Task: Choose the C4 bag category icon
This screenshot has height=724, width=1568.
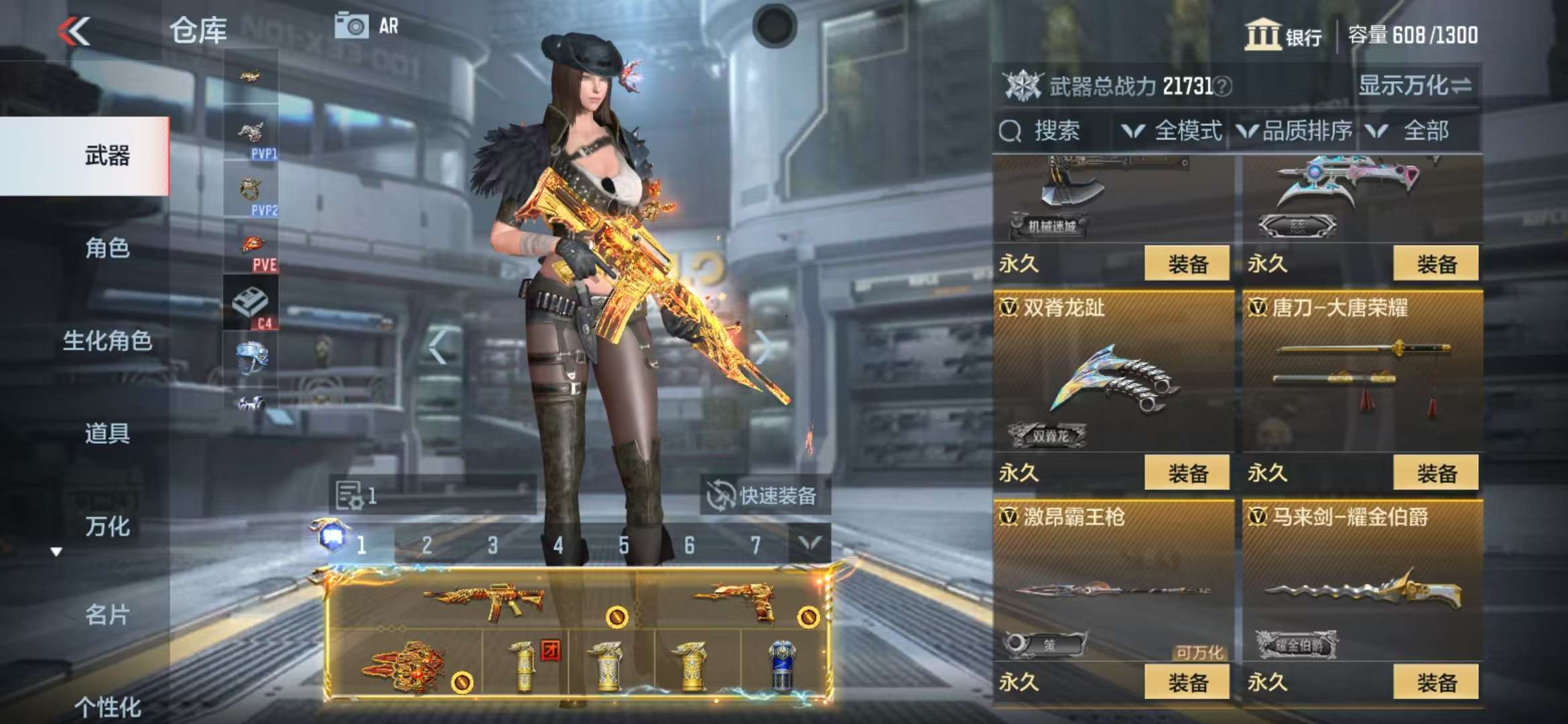Action: pos(251,305)
